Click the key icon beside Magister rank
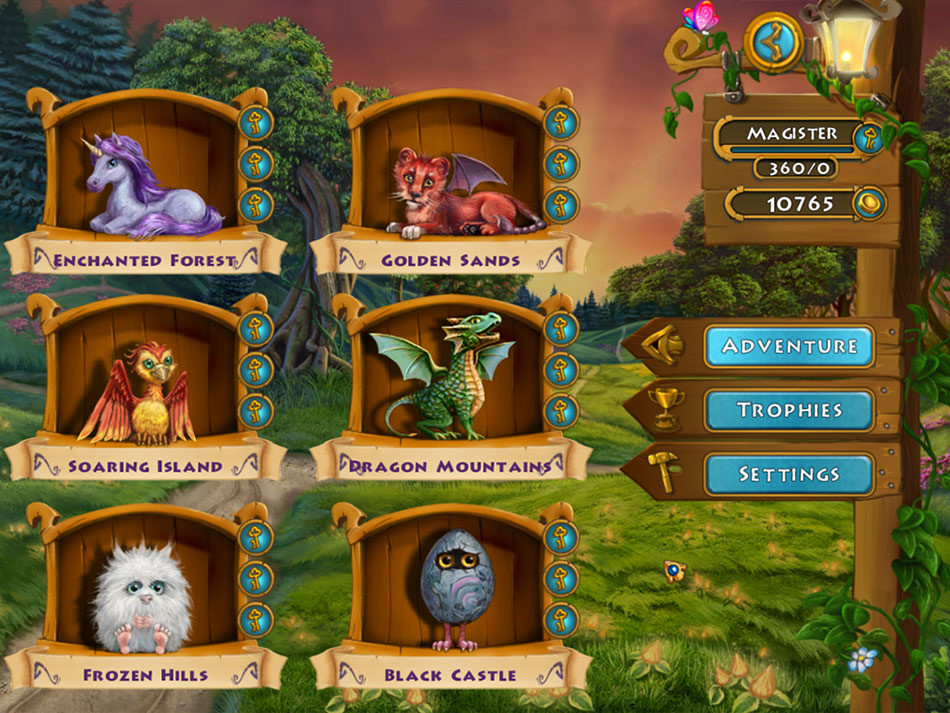950x713 pixels. pyautogui.click(x=869, y=137)
